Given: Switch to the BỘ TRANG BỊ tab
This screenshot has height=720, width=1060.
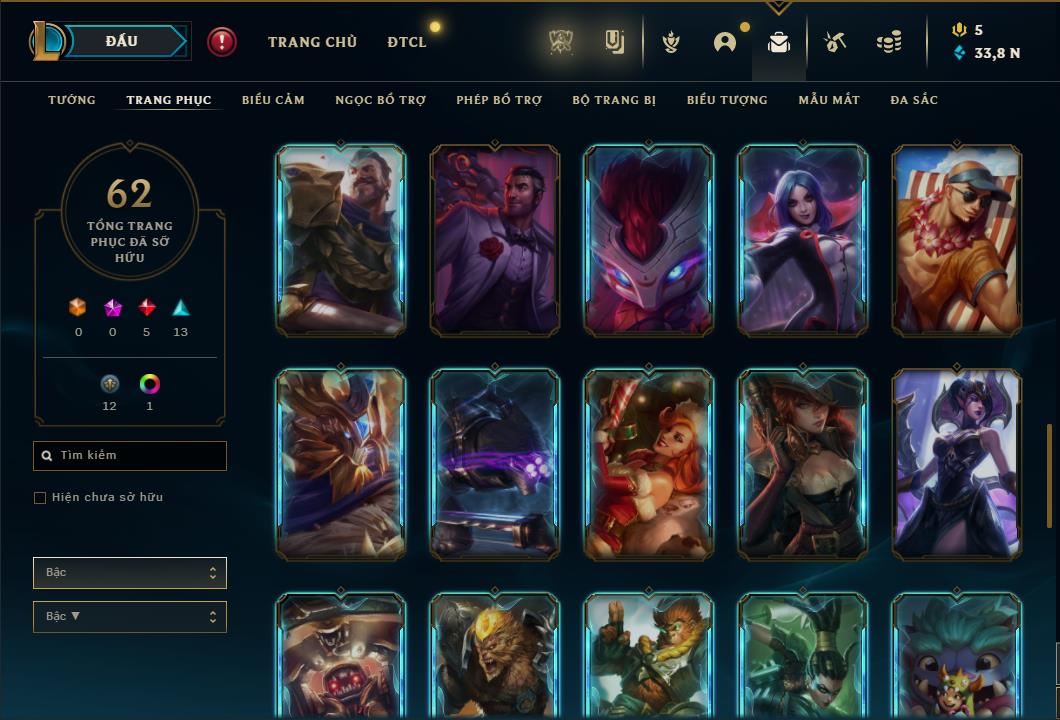Looking at the screenshot, I should point(614,100).
